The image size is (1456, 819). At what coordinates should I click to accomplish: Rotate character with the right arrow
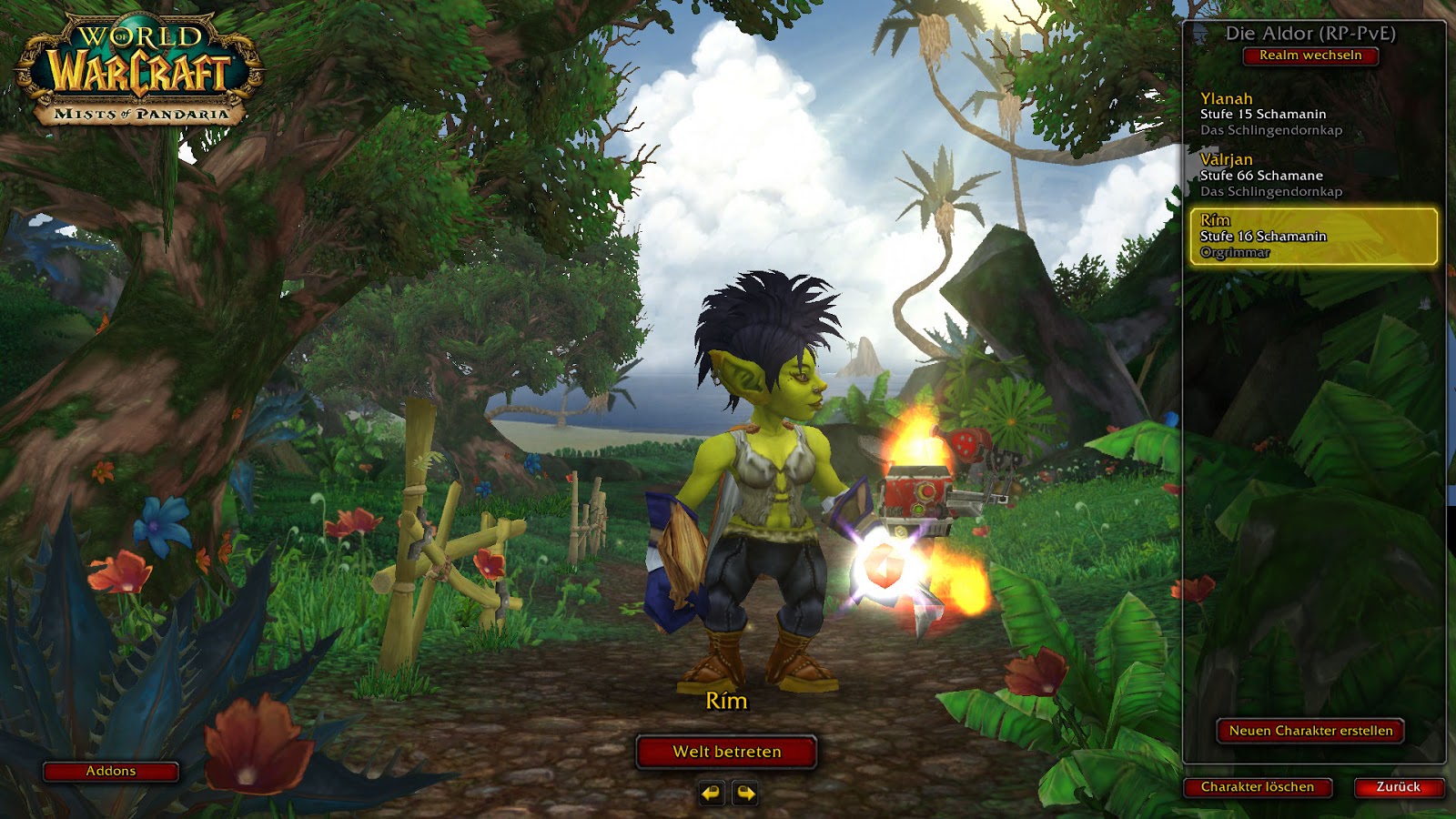coord(745,794)
